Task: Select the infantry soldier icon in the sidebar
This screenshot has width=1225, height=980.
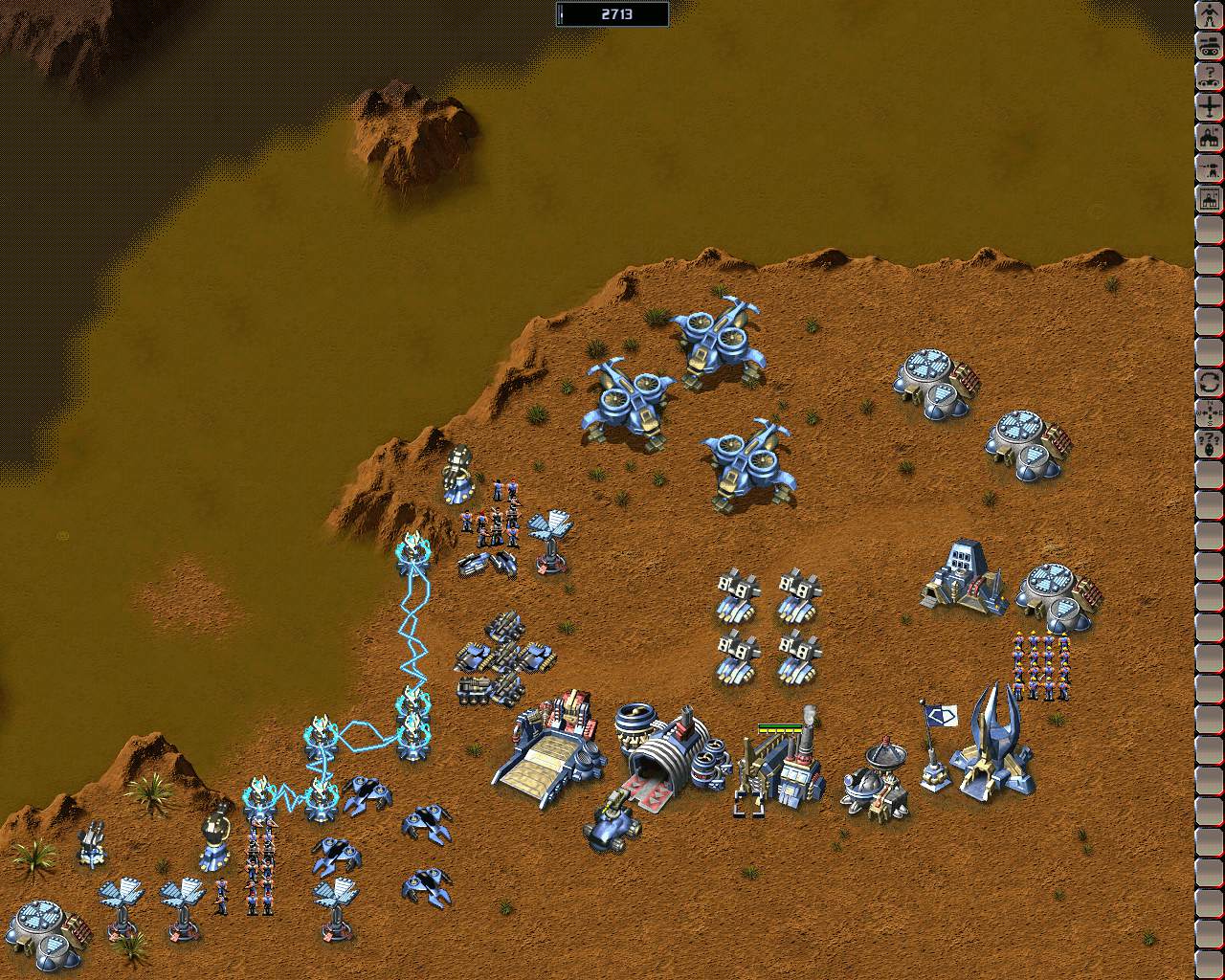Action: (1210, 15)
